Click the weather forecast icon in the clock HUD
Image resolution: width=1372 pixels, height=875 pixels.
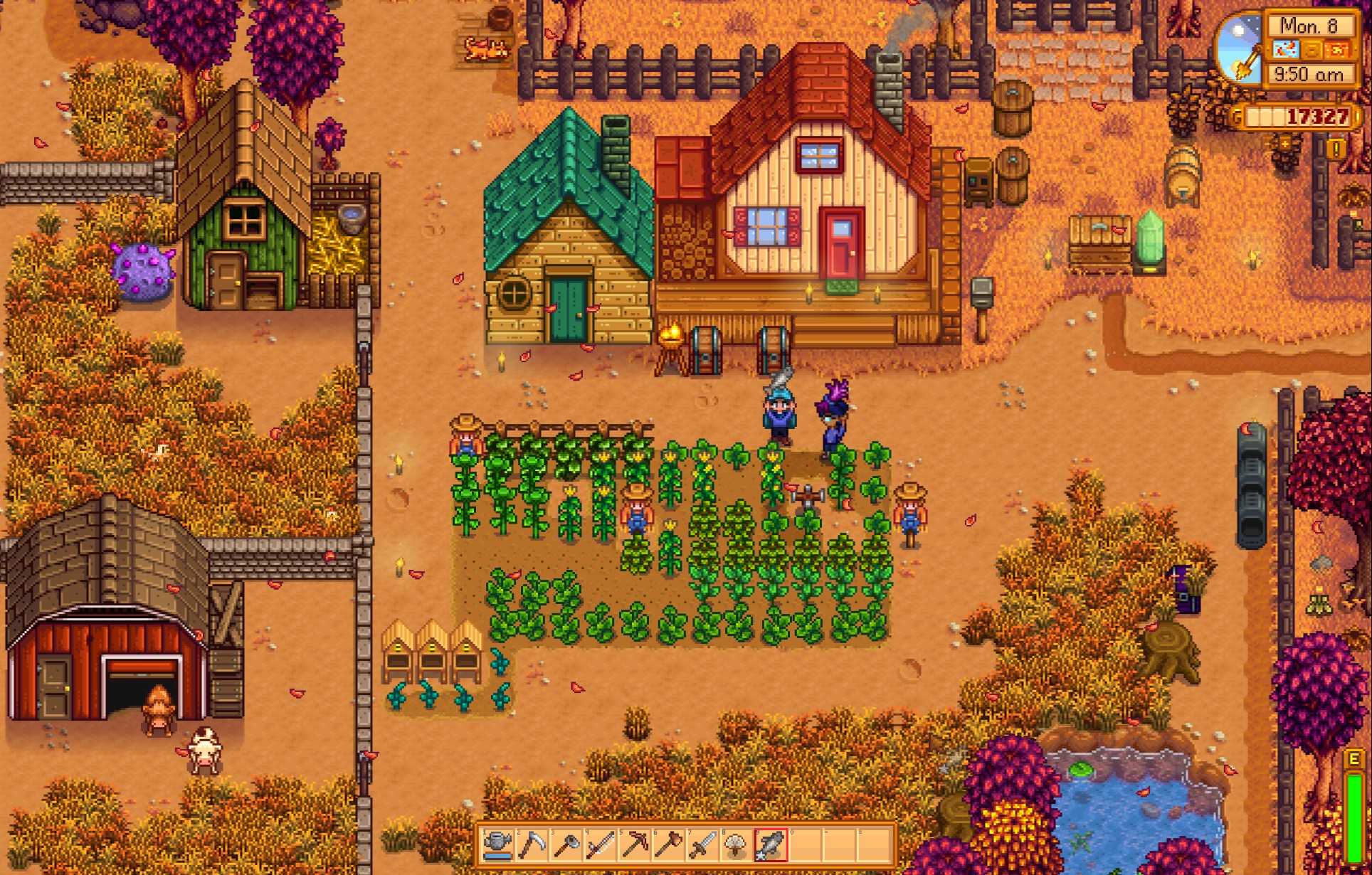pyautogui.click(x=1286, y=49)
